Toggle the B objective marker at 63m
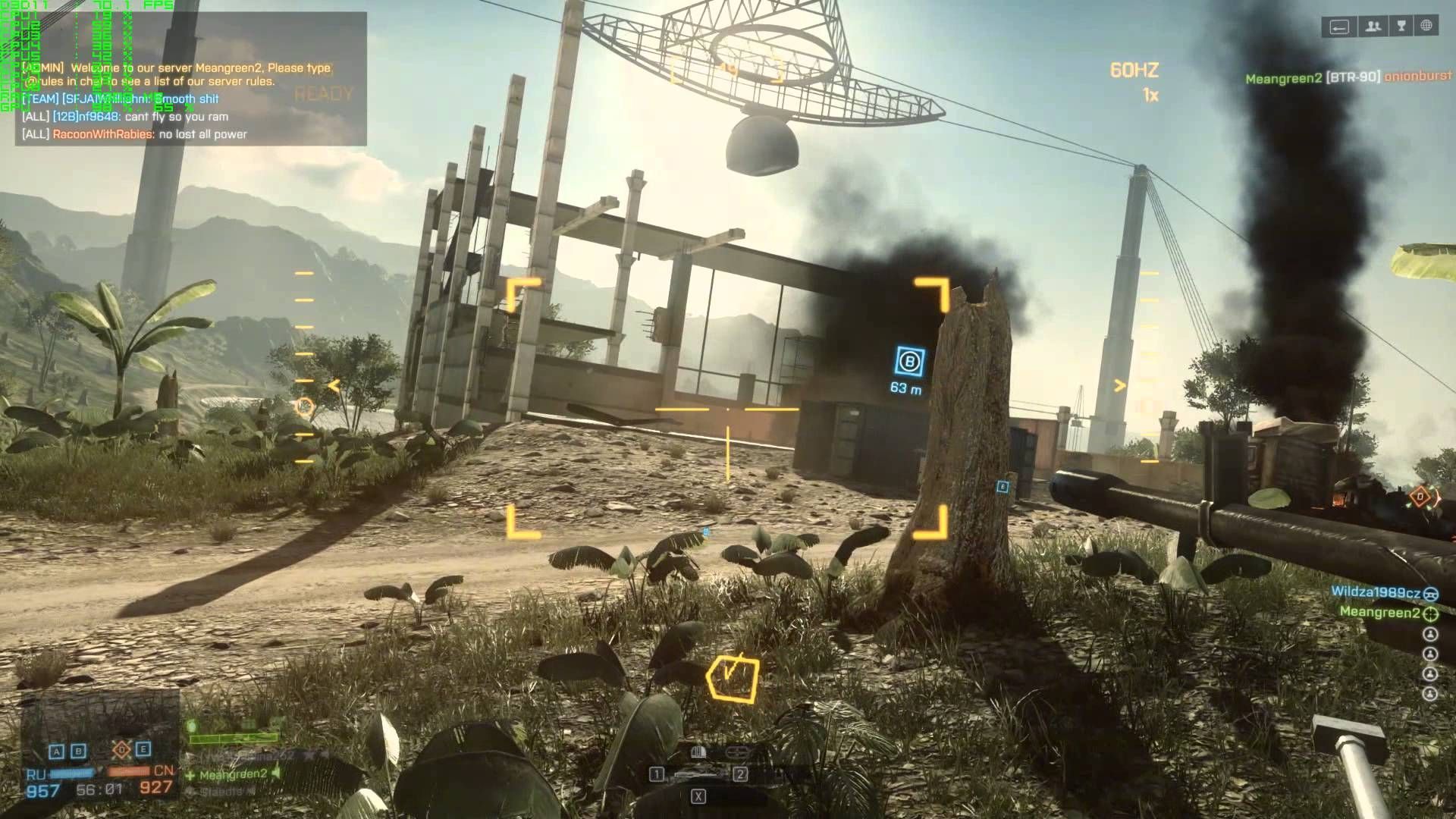The width and height of the screenshot is (1456, 819). tap(908, 362)
